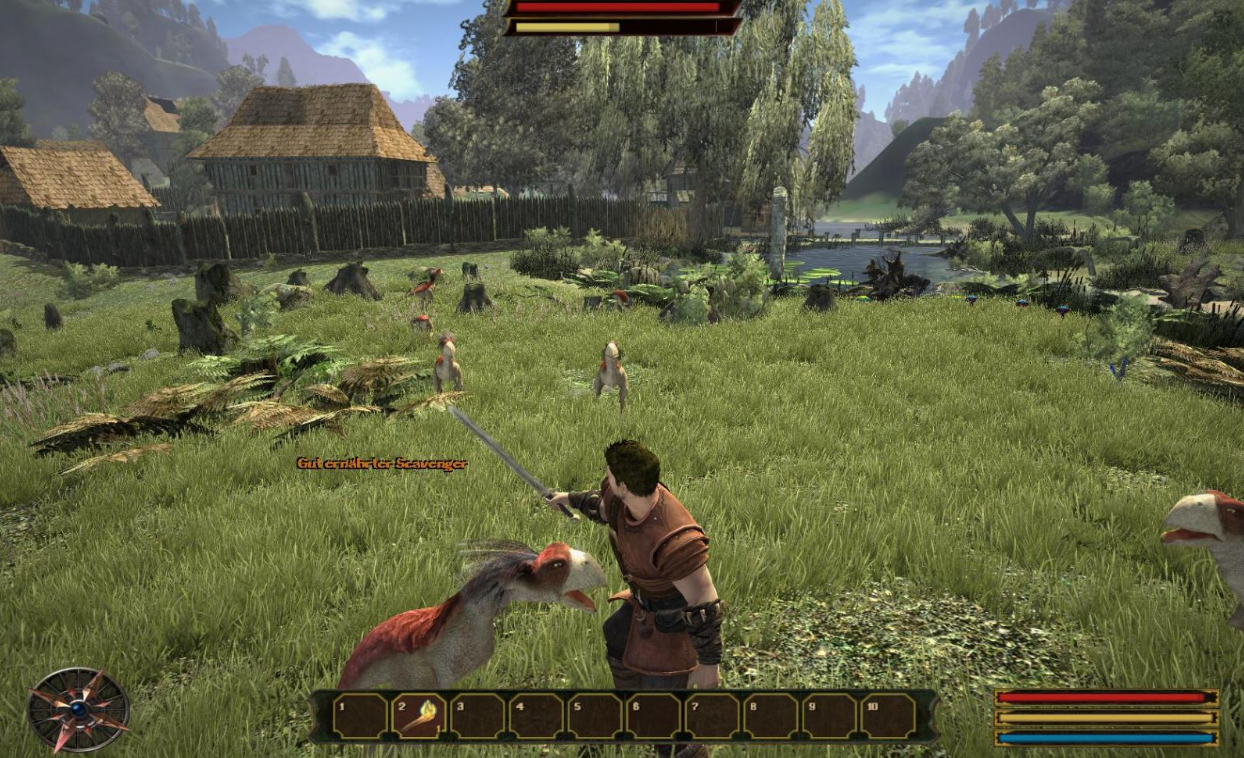Select the torch in hotbar slot 2
This screenshot has height=758, width=1244.
pos(419,716)
